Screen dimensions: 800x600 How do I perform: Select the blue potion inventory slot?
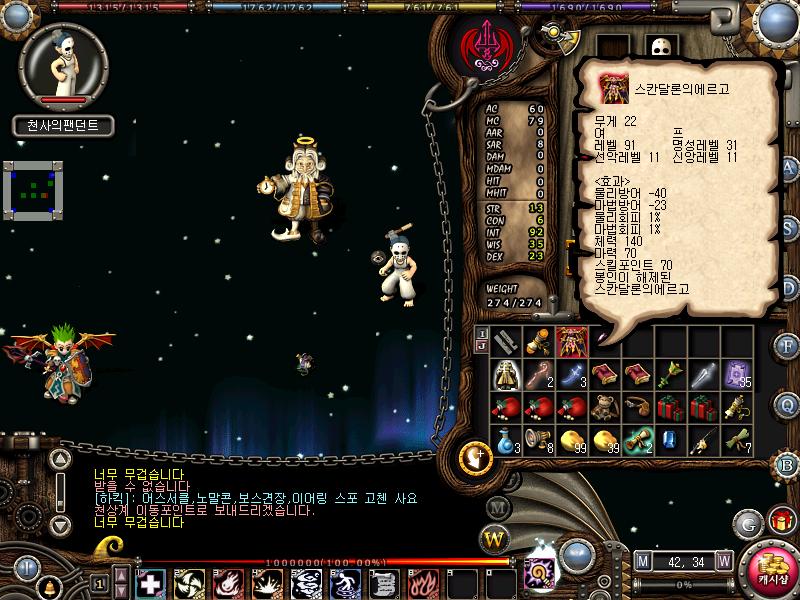[x=507, y=440]
